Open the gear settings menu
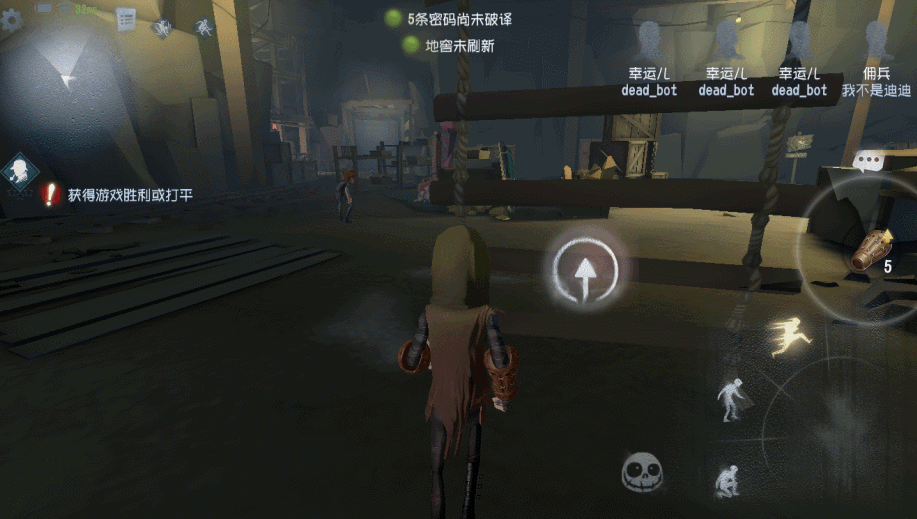917x519 pixels. 12,20
